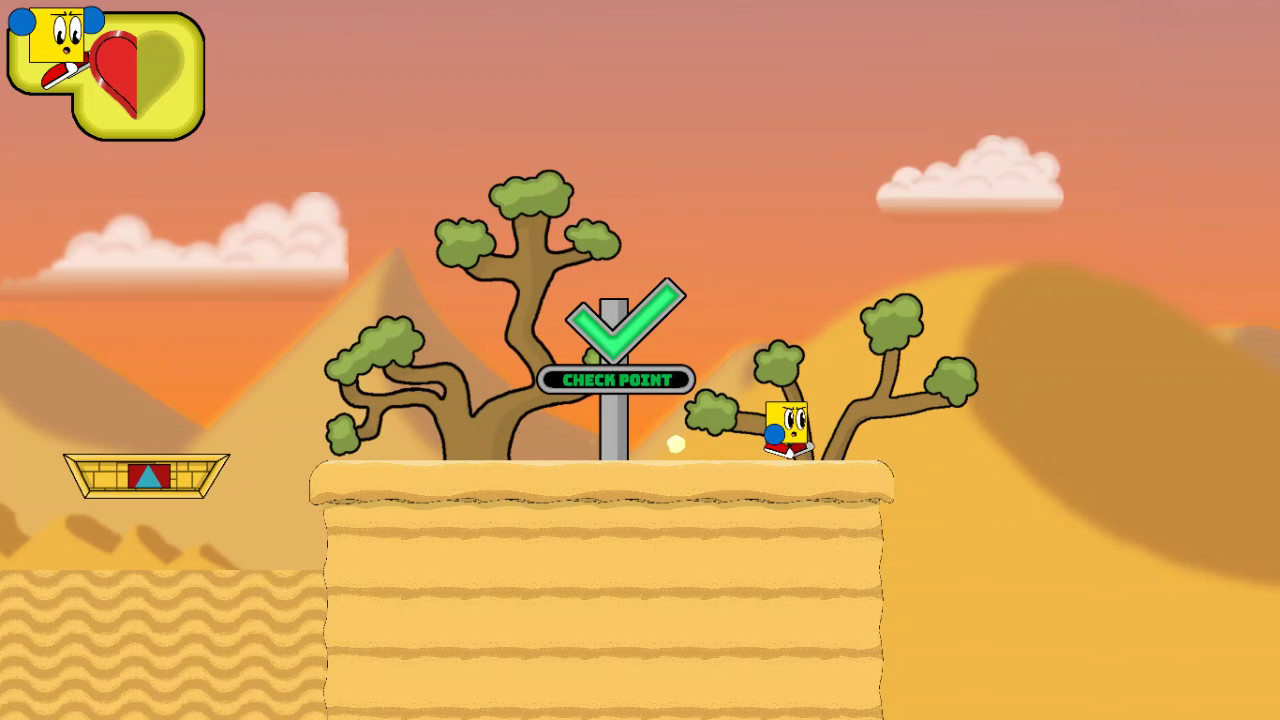Screen dimensions: 1280x720
Task: Collect the glowing yellow coin near the character
Action: (x=676, y=446)
